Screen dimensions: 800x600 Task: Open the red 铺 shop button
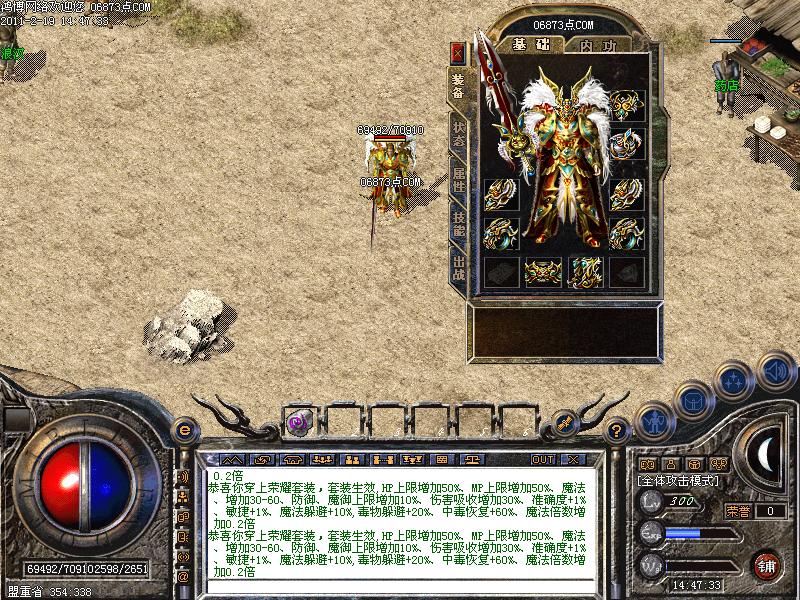tap(767, 563)
